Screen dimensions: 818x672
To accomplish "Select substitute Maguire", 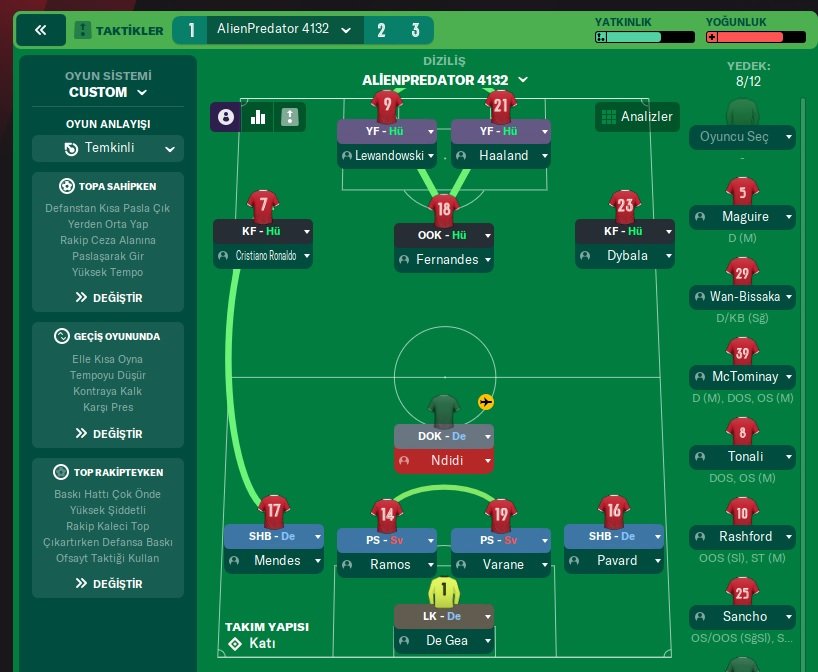I will click(x=741, y=216).
